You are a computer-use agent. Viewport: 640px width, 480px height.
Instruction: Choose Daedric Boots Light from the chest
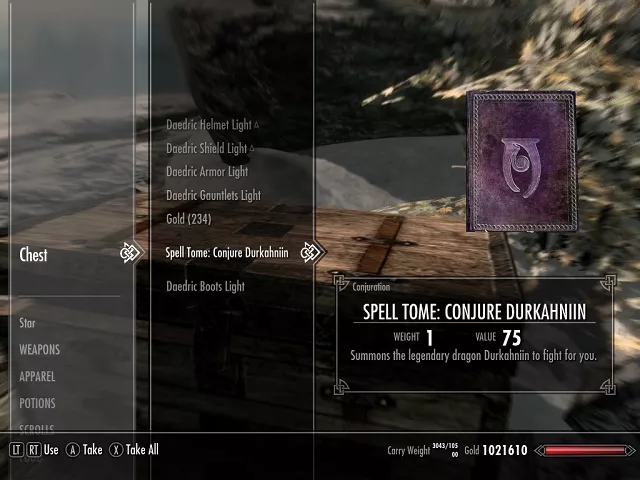205,287
